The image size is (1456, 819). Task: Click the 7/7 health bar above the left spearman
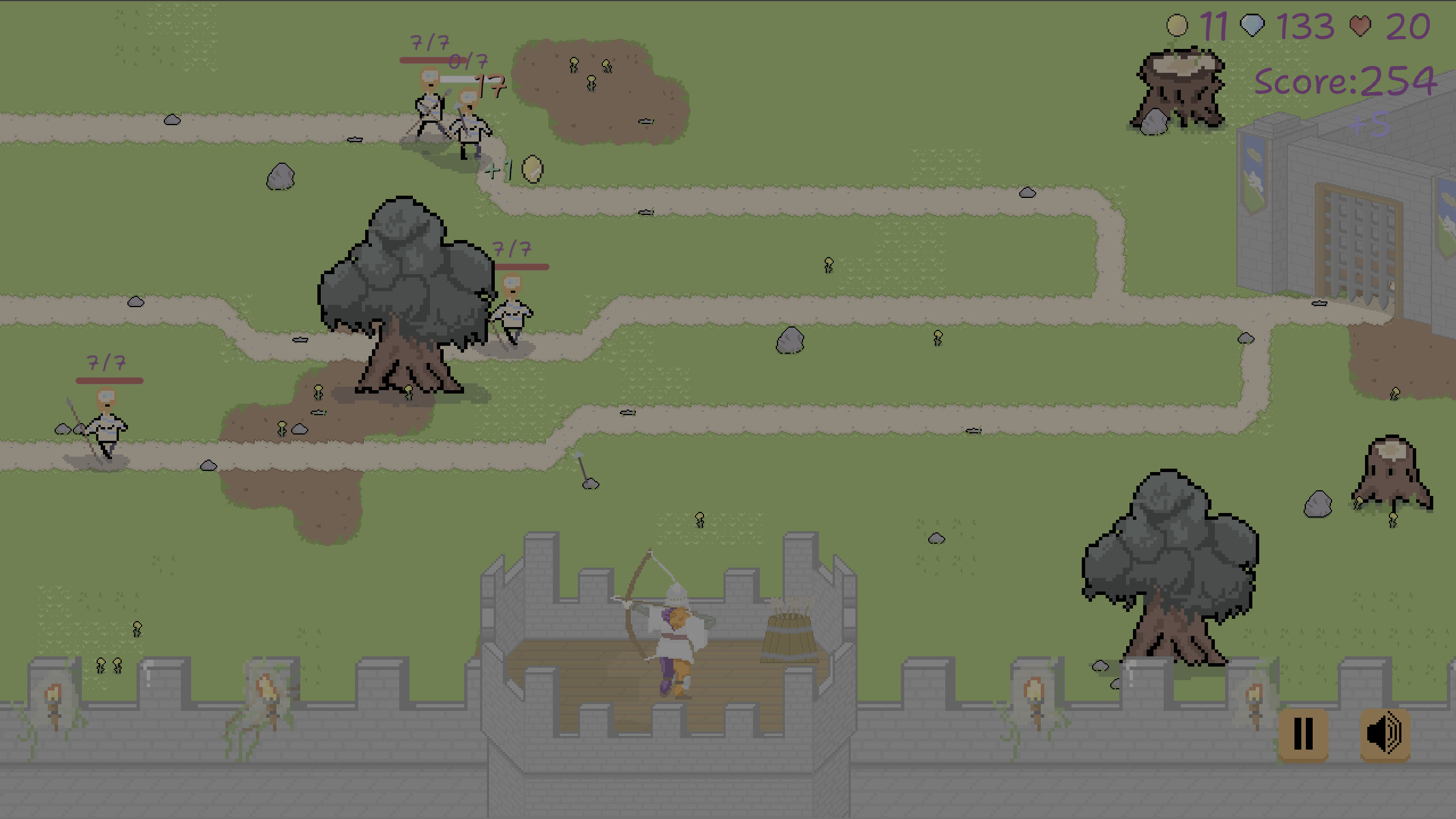pyautogui.click(x=108, y=378)
